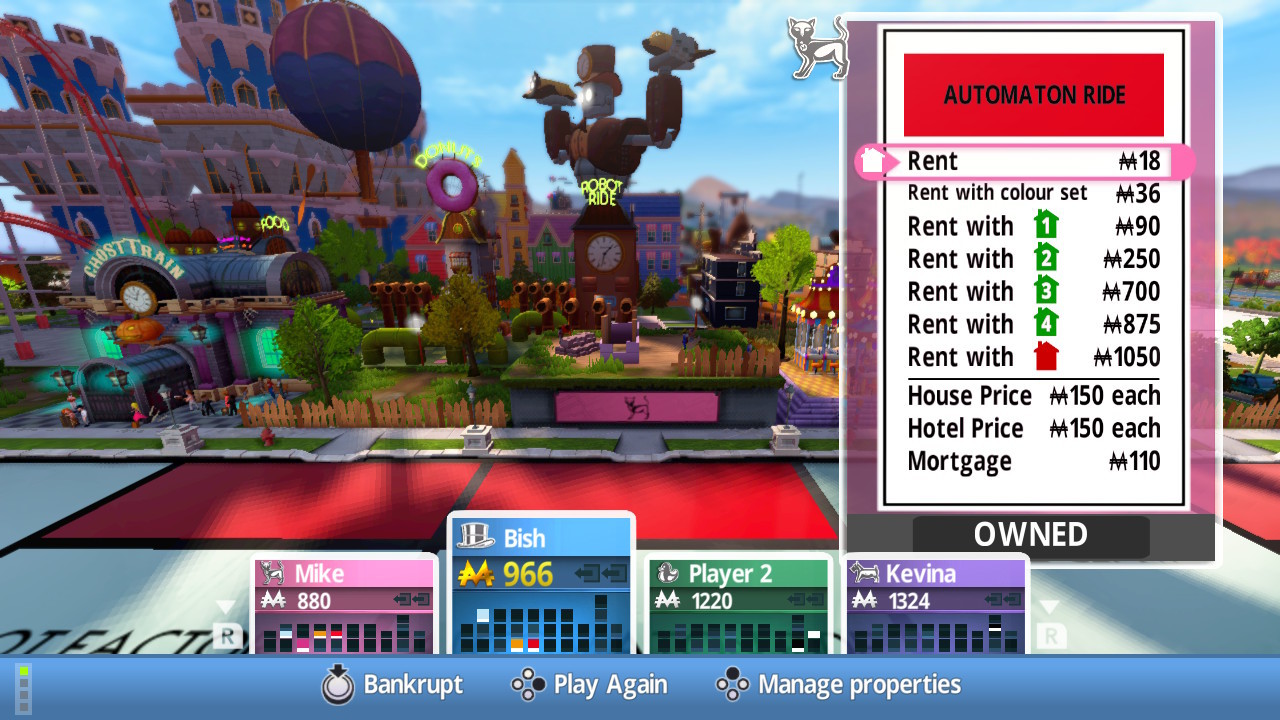Open Manage properties
Screen dimensions: 1280x720
[x=860, y=686]
